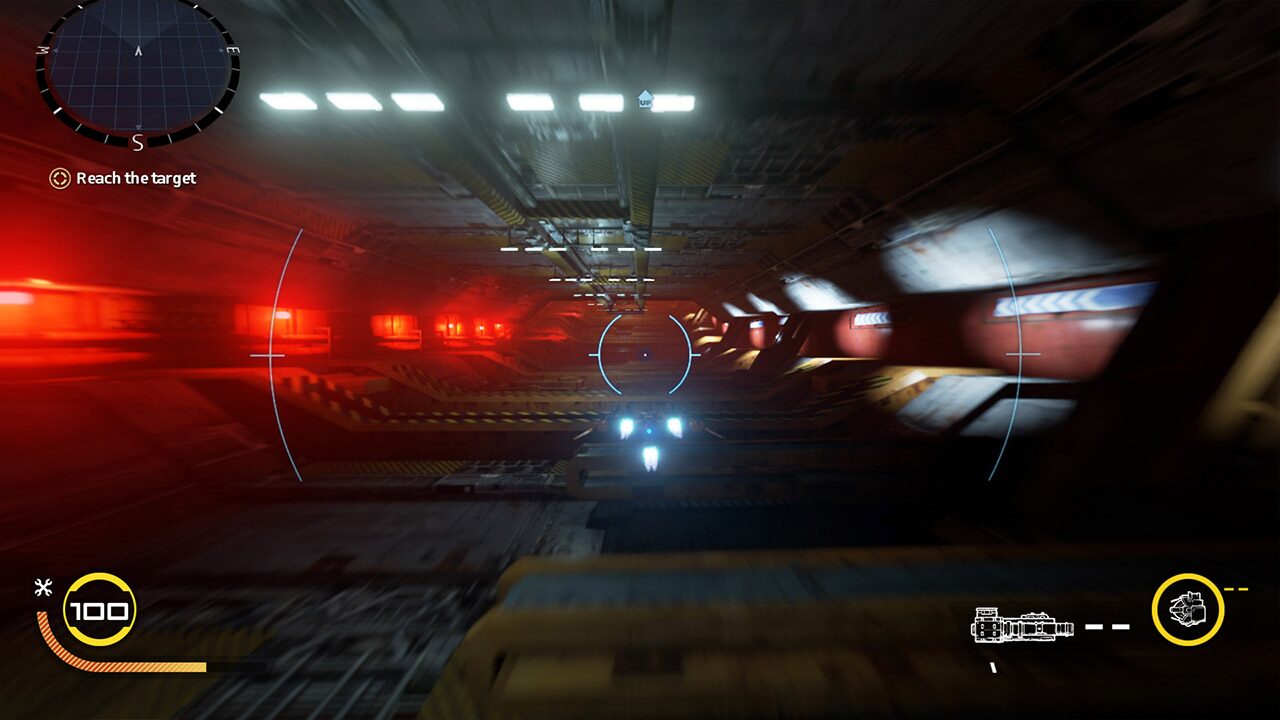The width and height of the screenshot is (1280, 720).
Task: Click the Reach the target text label
Action: pos(136,178)
